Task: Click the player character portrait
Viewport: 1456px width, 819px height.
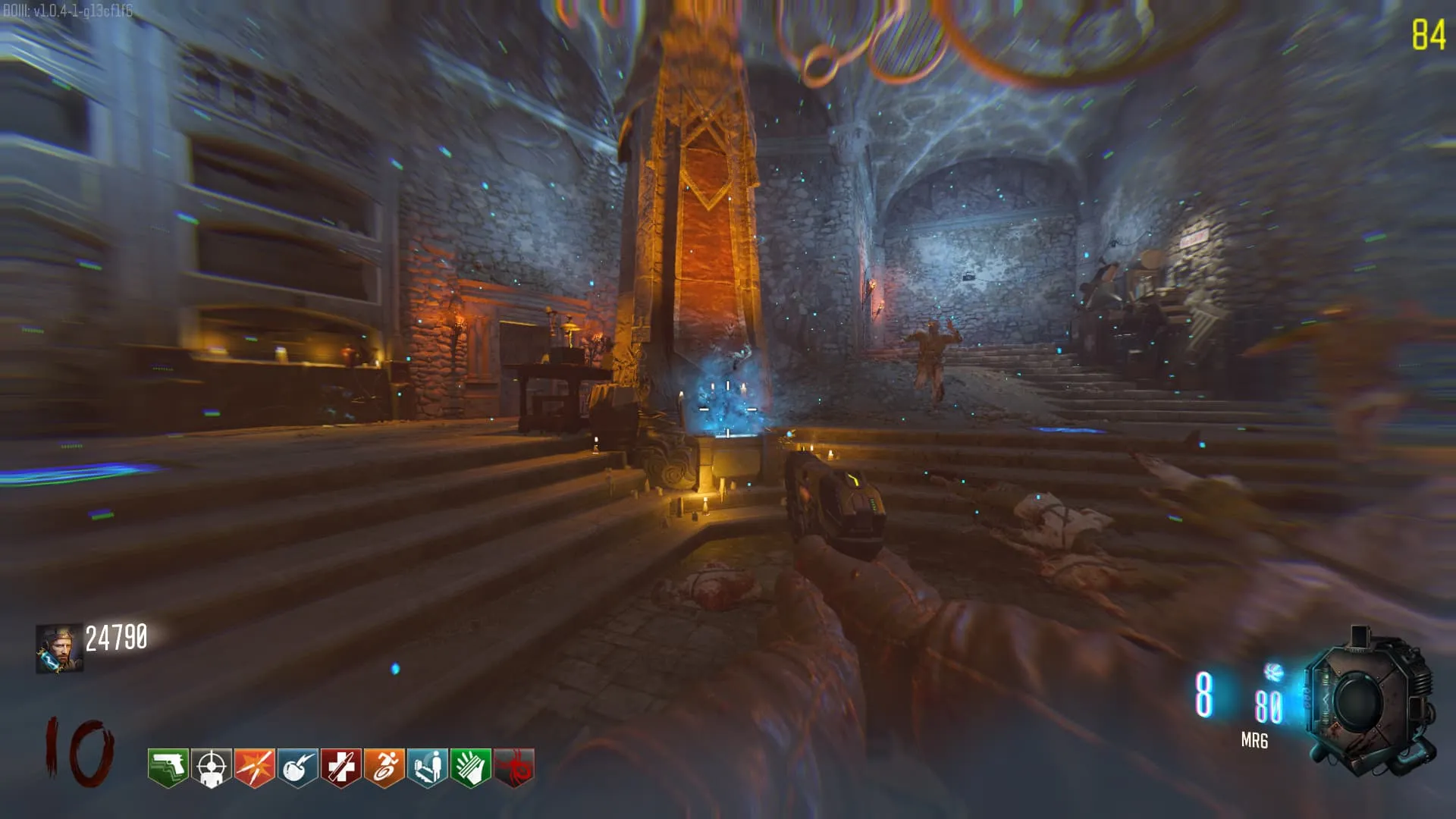Action: 58,648
